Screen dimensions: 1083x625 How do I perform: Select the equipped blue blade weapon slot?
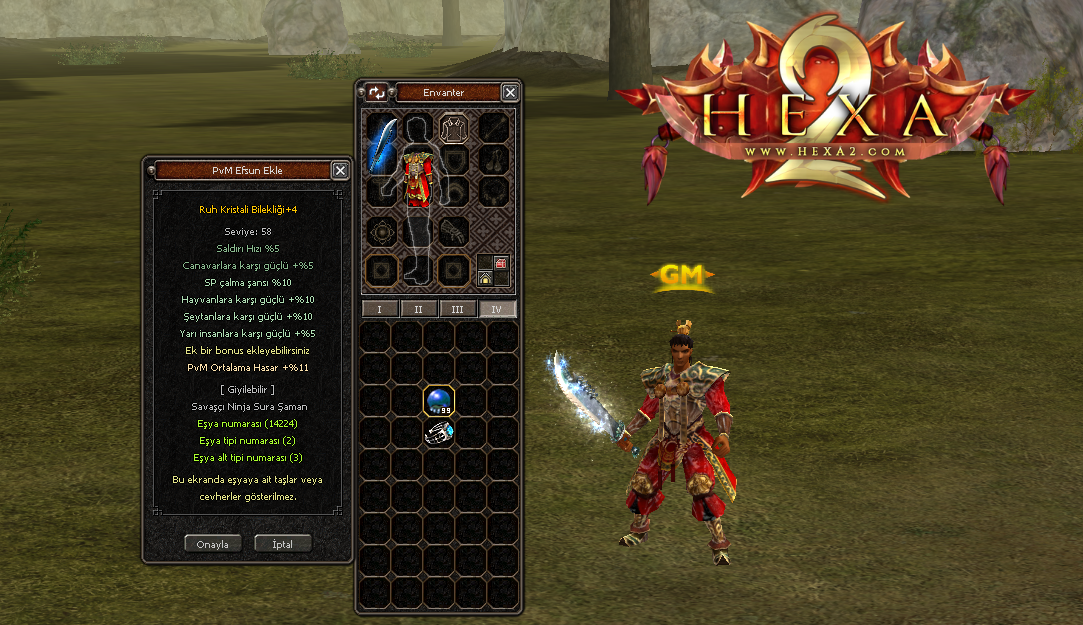point(381,145)
